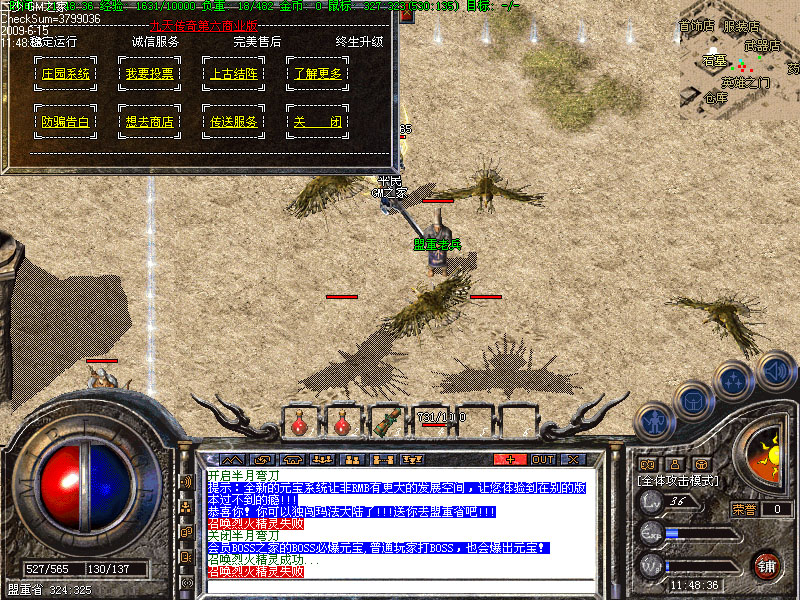Open the 防骗告白 anti-scam notice
This screenshot has height=600, width=800.
(x=66, y=122)
